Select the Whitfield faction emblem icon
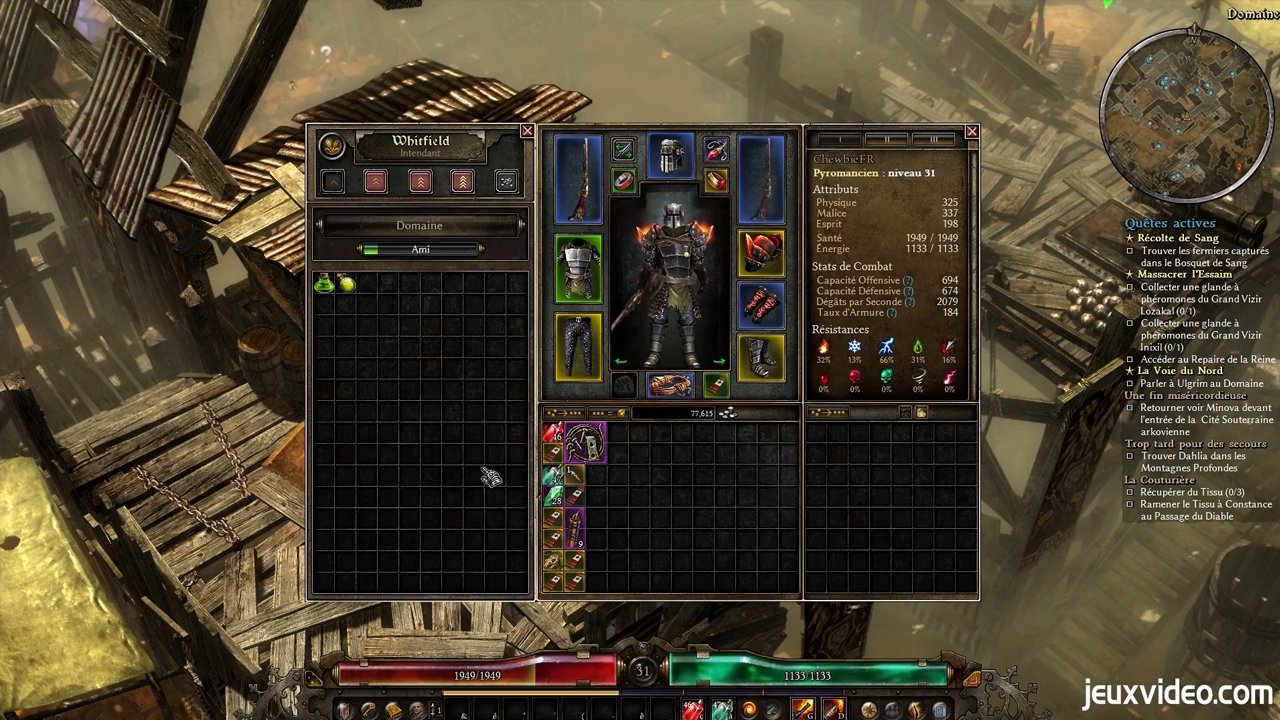 click(332, 146)
